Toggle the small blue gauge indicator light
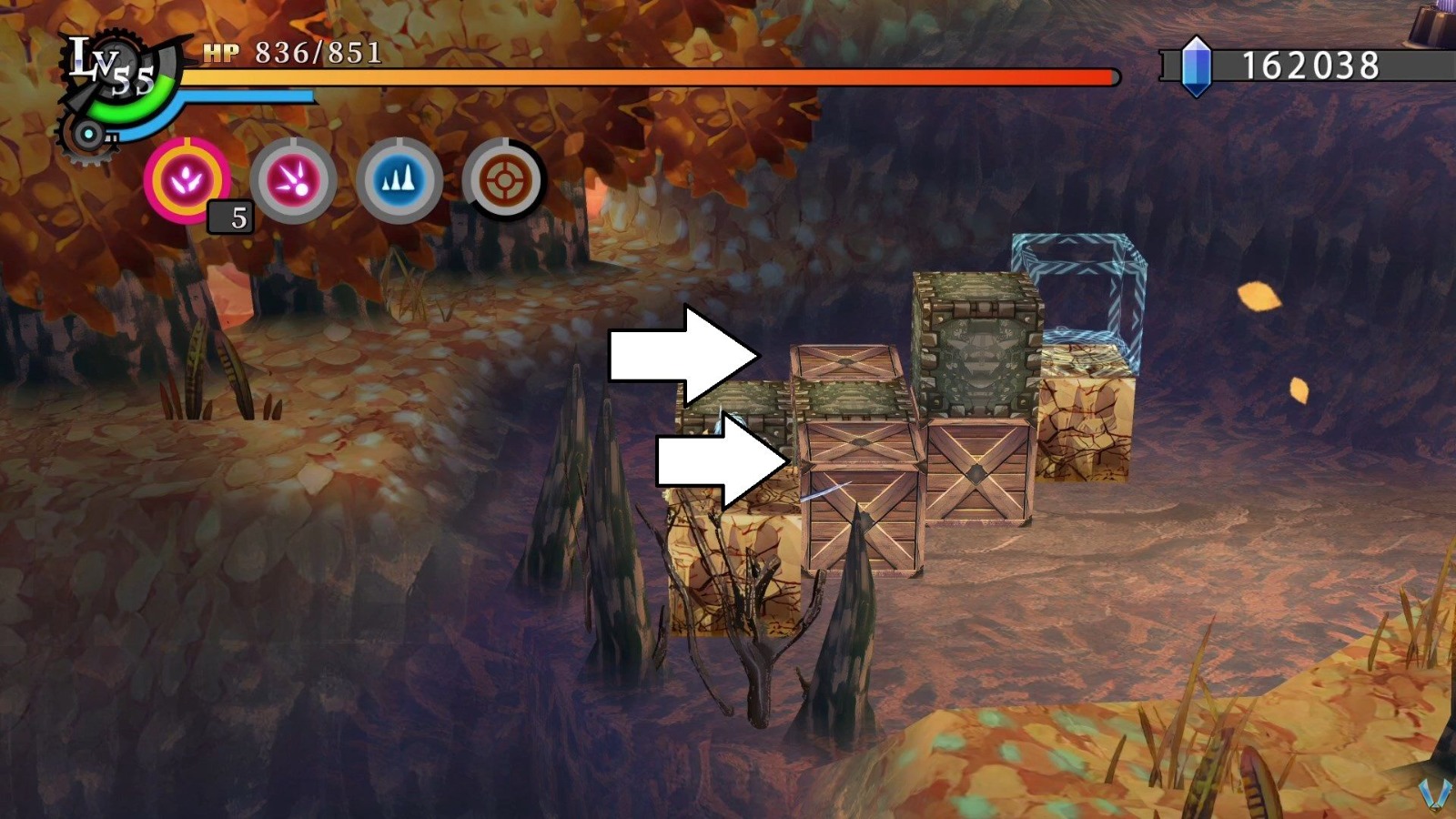 coord(90,136)
